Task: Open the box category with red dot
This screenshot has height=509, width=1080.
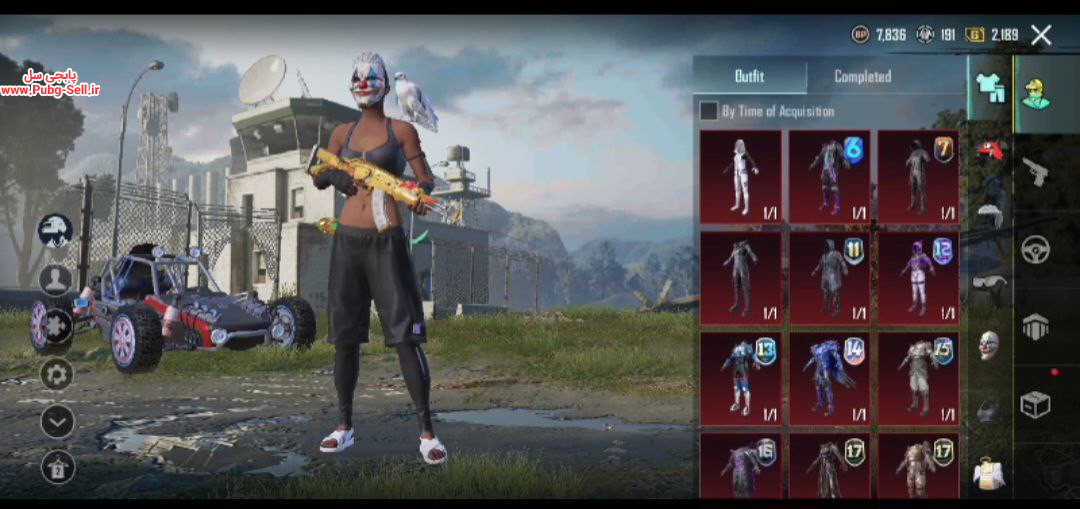Action: [x=1035, y=403]
